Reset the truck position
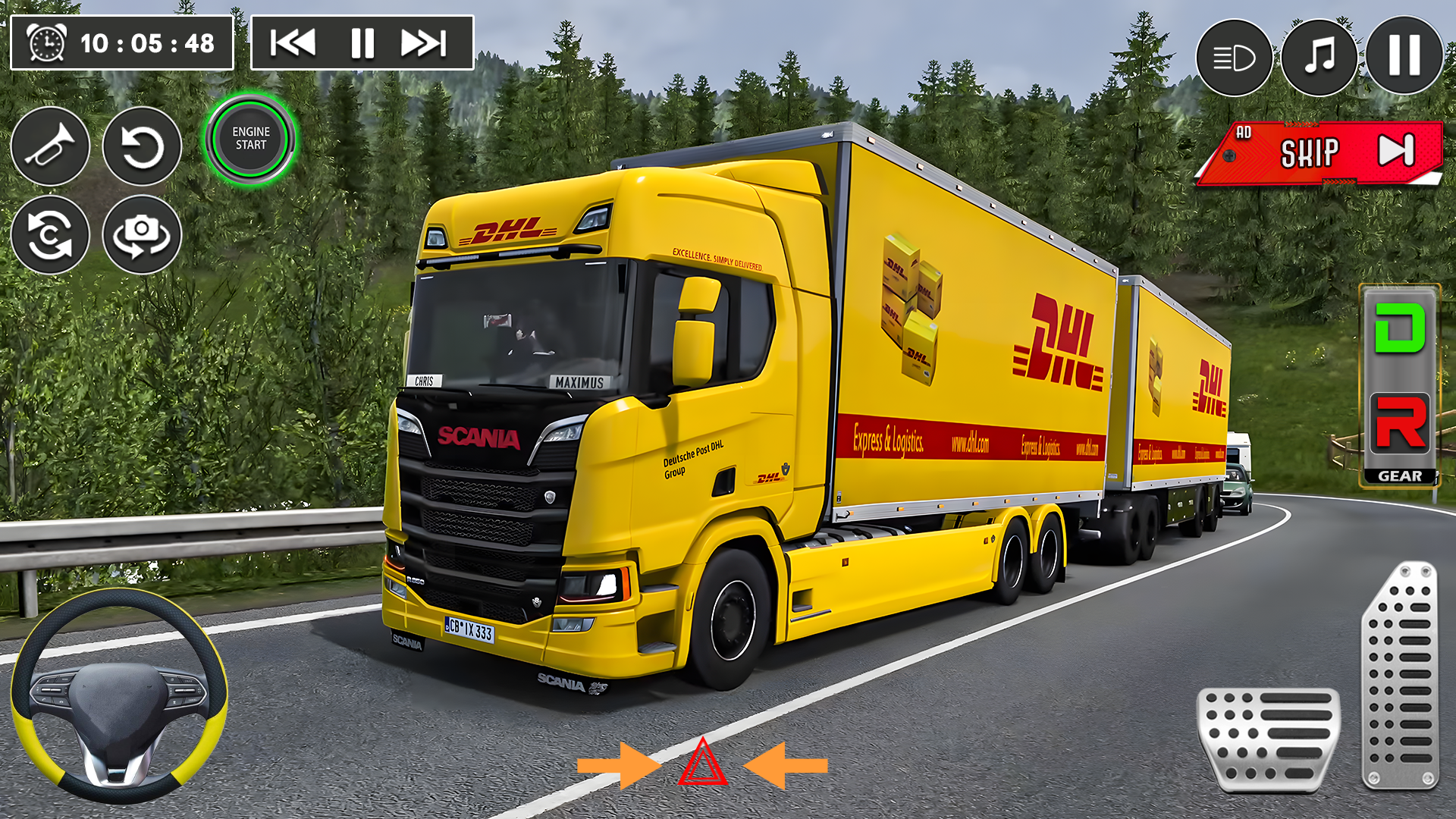This screenshot has width=1456, height=819. 143,146
